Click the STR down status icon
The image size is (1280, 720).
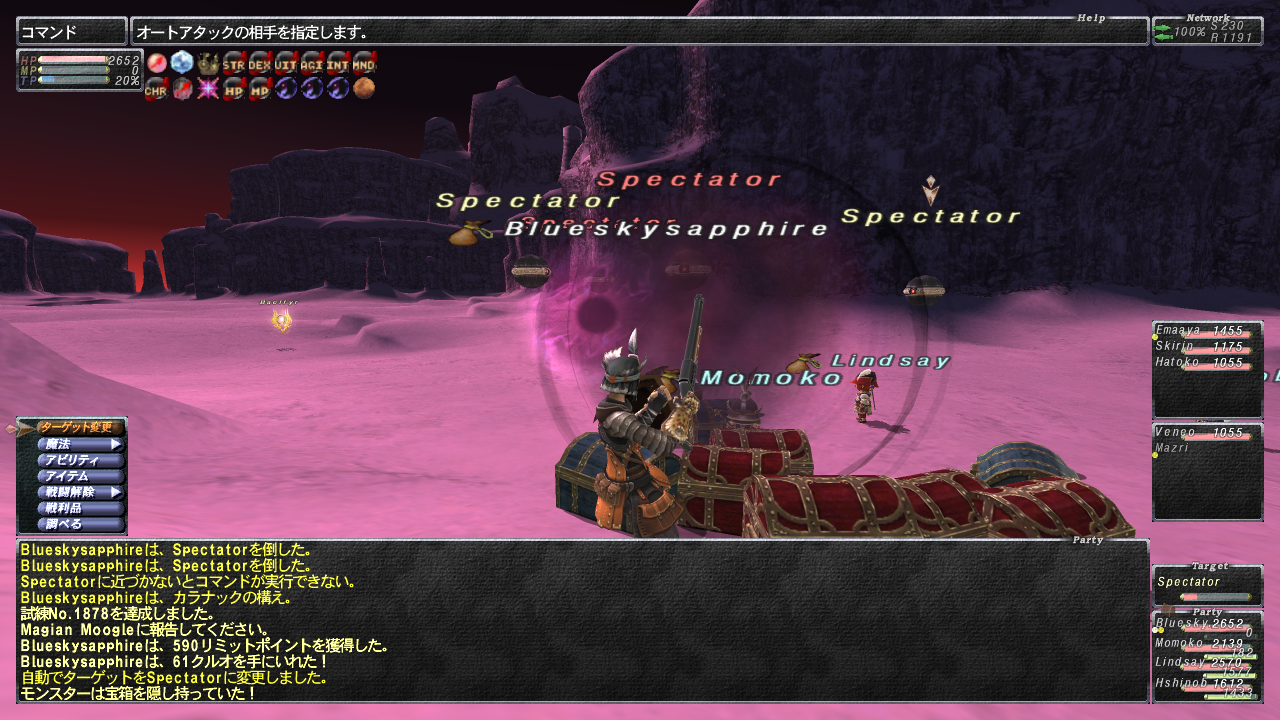click(234, 63)
